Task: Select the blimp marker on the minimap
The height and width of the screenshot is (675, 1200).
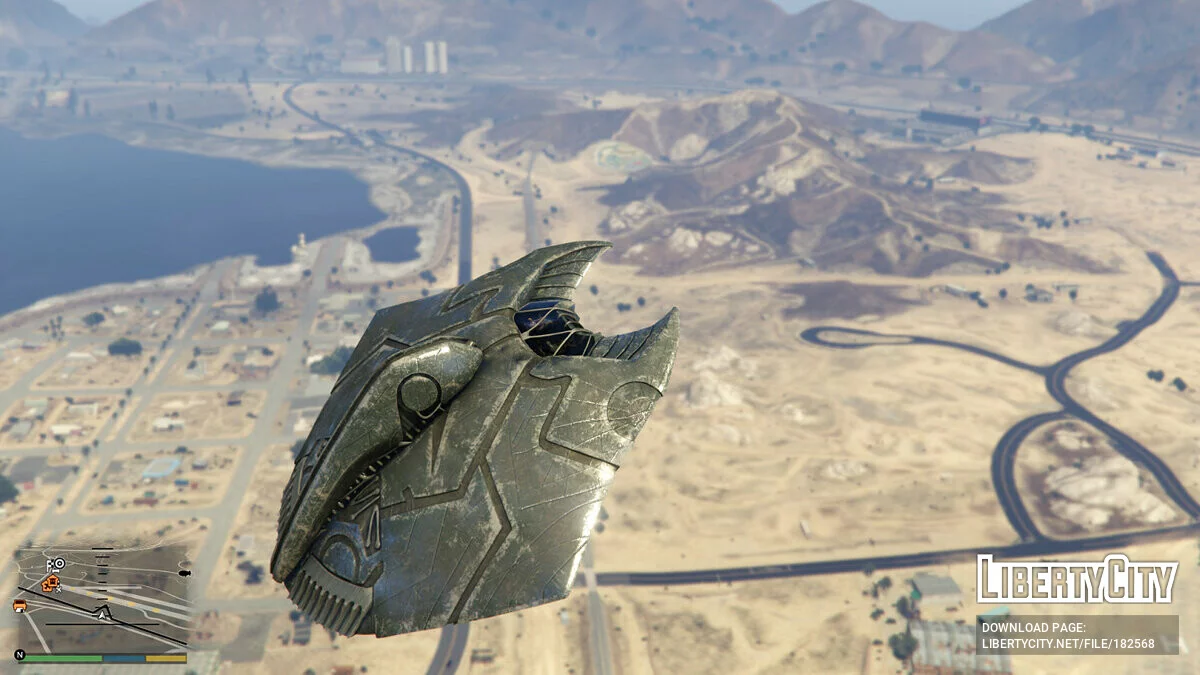Action: [x=185, y=573]
